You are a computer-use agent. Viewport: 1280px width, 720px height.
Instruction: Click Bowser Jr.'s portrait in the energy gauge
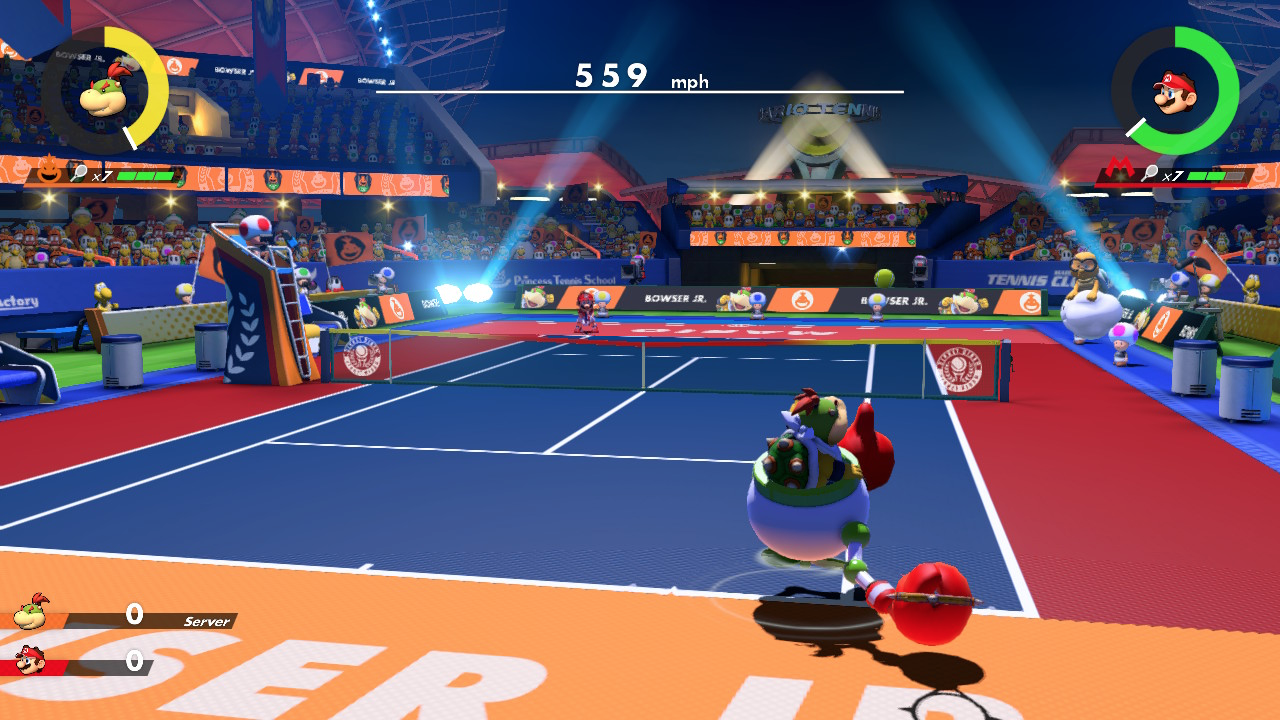(104, 90)
